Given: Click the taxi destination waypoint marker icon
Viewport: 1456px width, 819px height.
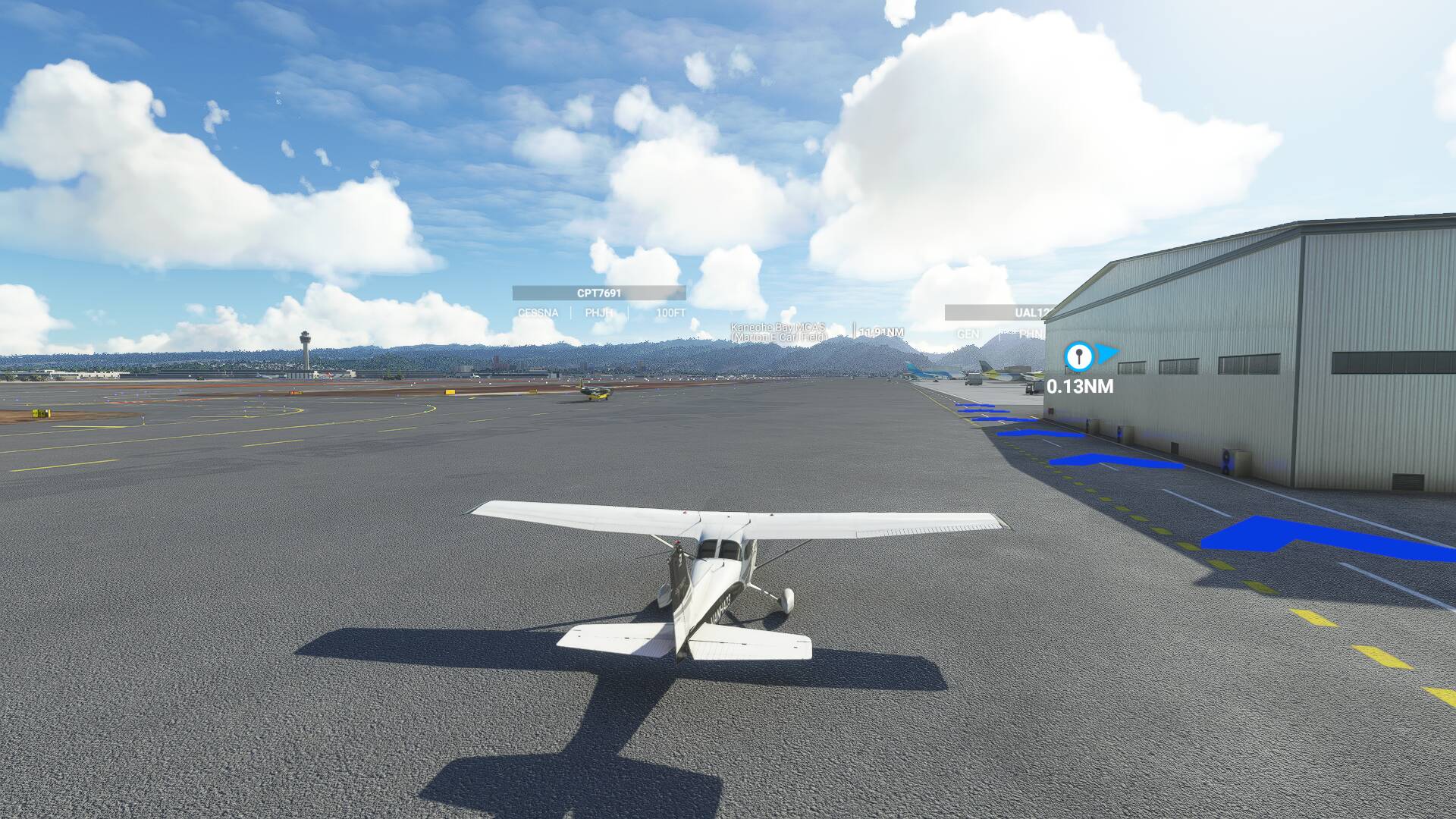Looking at the screenshot, I should (x=1078, y=356).
